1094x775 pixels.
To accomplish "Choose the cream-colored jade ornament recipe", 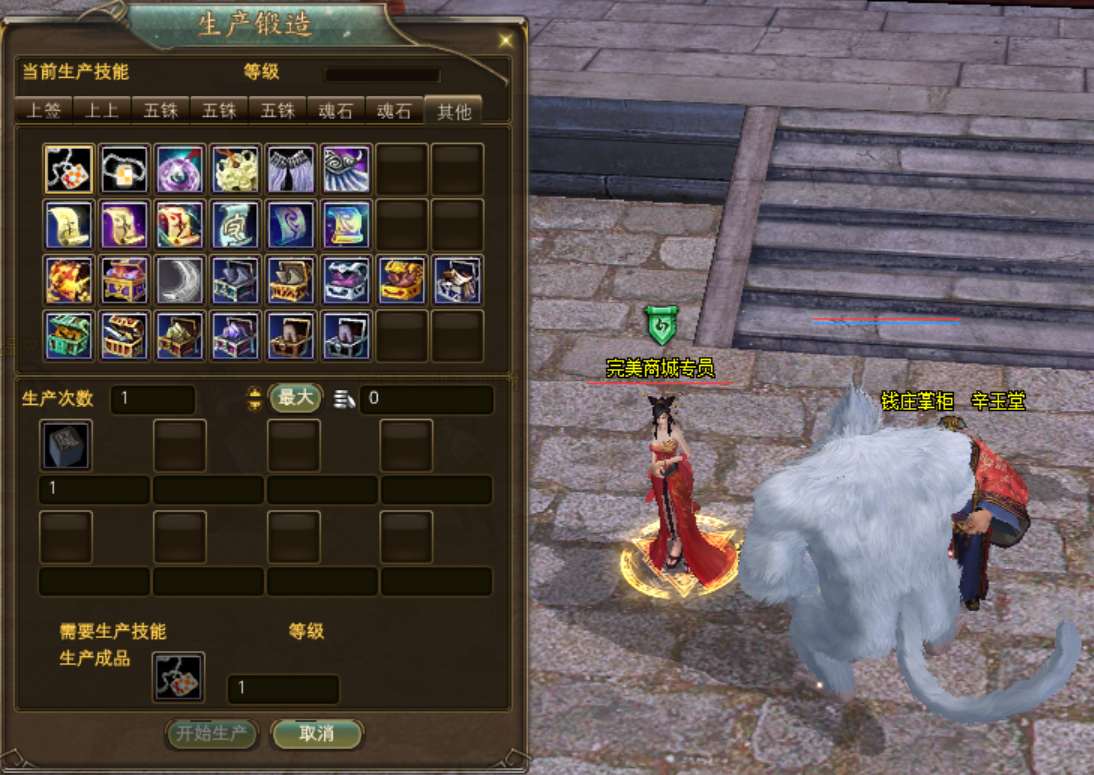I will [x=236, y=169].
